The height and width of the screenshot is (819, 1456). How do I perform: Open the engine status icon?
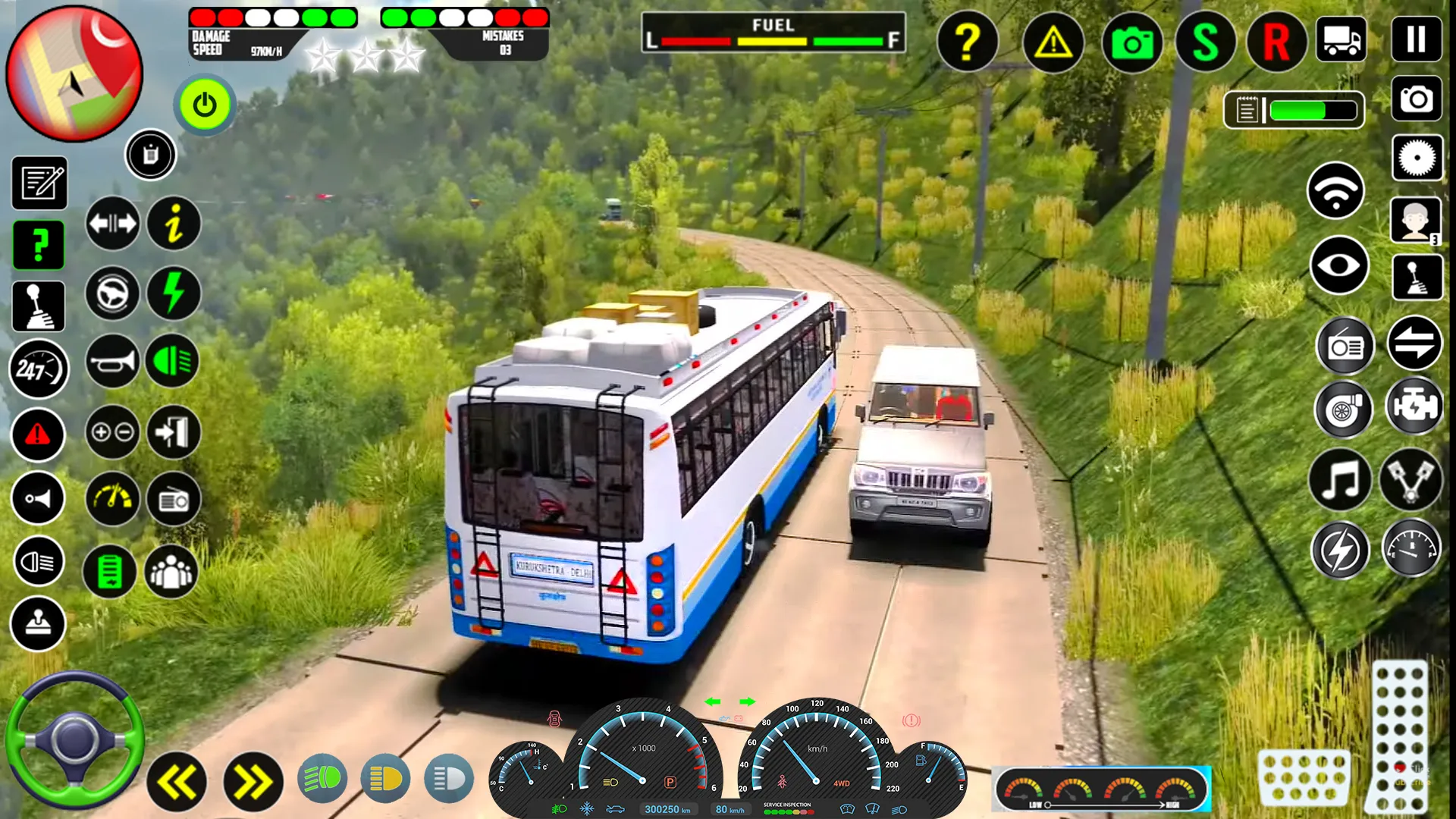(1415, 409)
